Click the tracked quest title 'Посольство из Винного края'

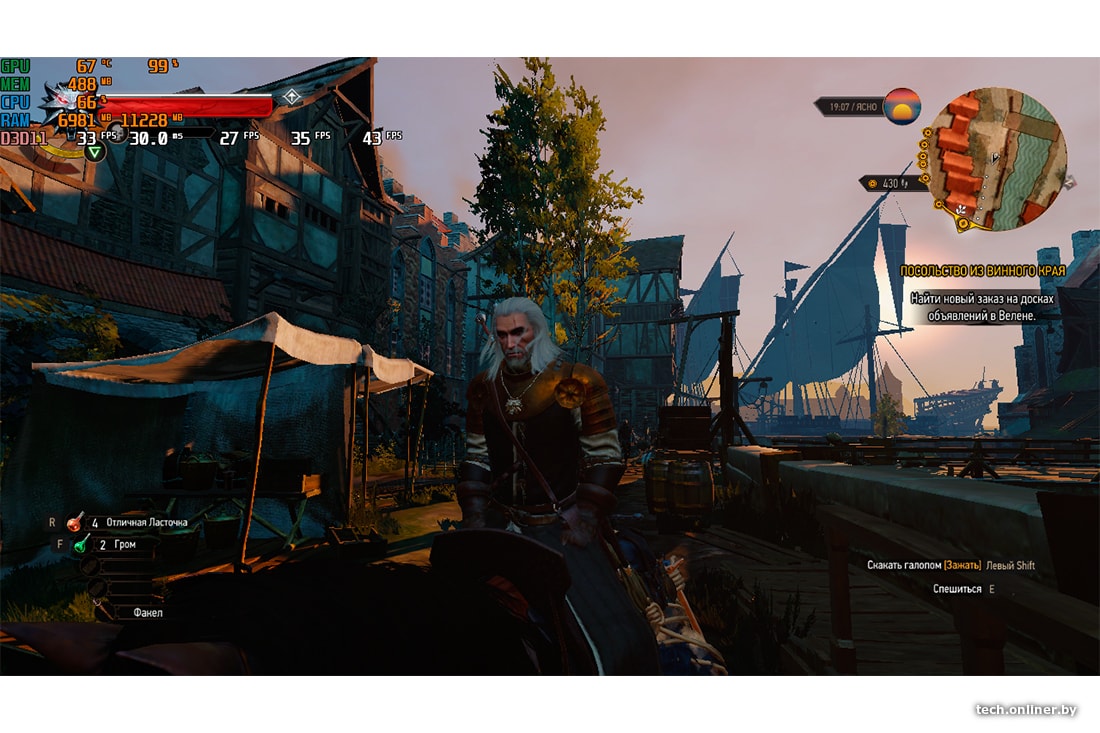[982, 271]
